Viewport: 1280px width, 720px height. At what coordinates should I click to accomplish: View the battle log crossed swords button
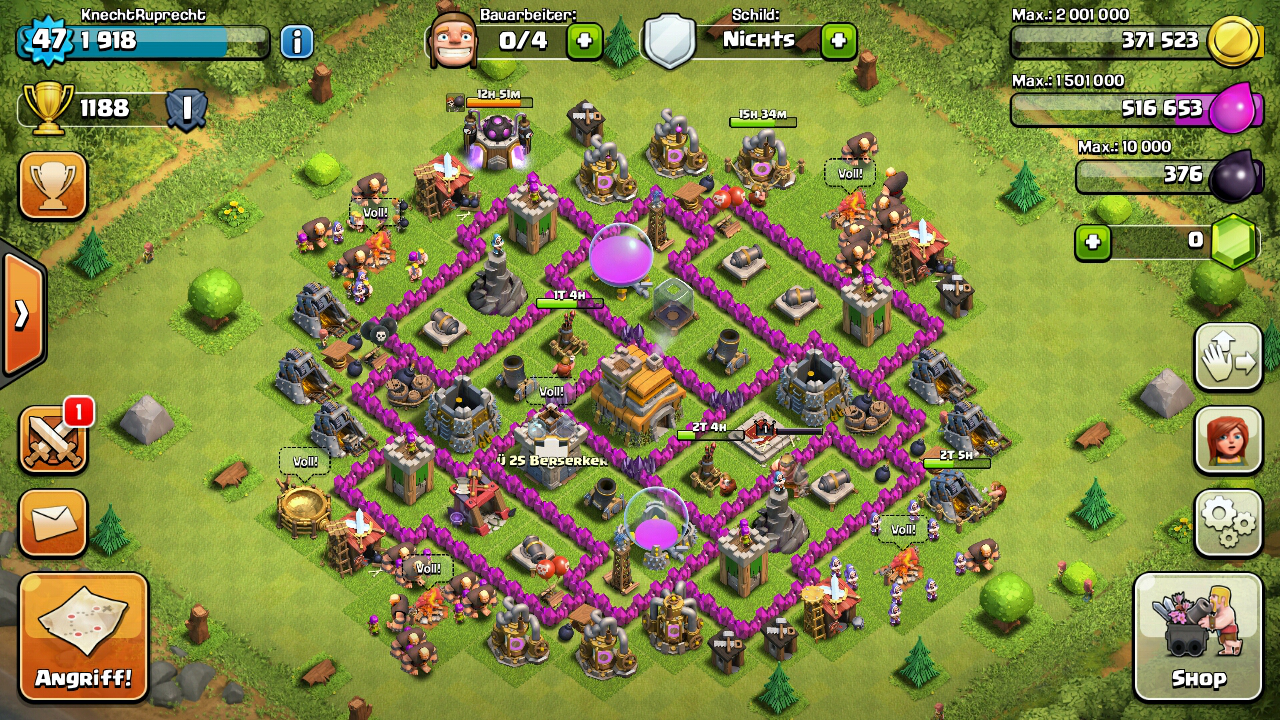(53, 440)
